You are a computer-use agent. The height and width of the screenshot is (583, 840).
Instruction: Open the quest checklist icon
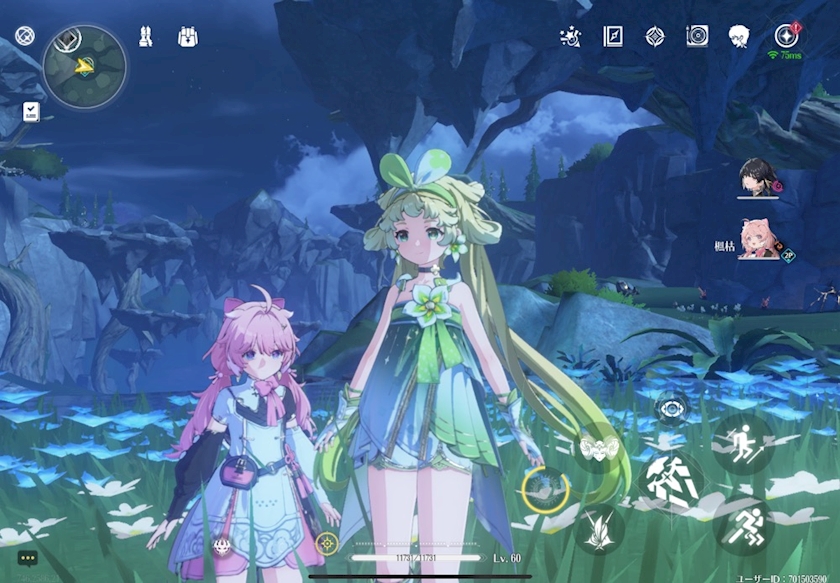(x=31, y=111)
